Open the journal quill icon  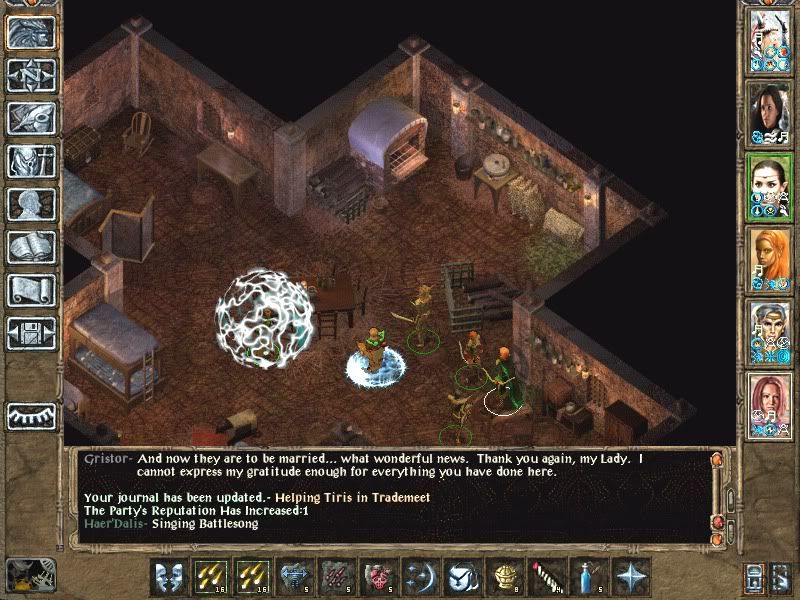(31, 118)
